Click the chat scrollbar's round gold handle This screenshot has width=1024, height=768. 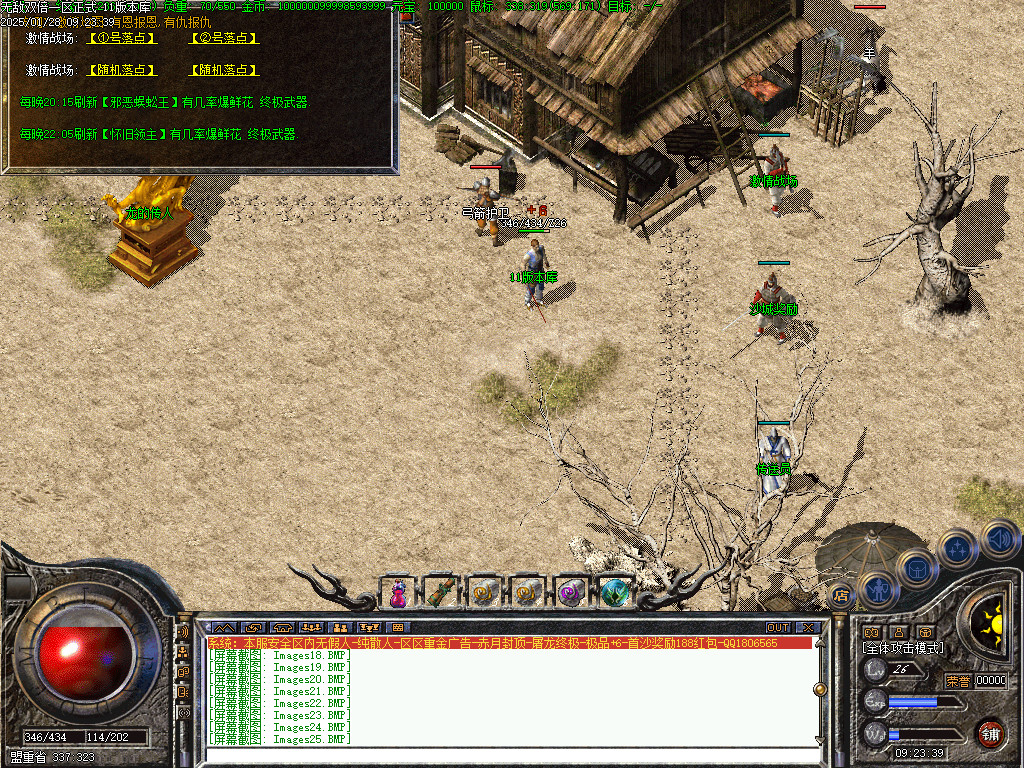pyautogui.click(x=821, y=689)
